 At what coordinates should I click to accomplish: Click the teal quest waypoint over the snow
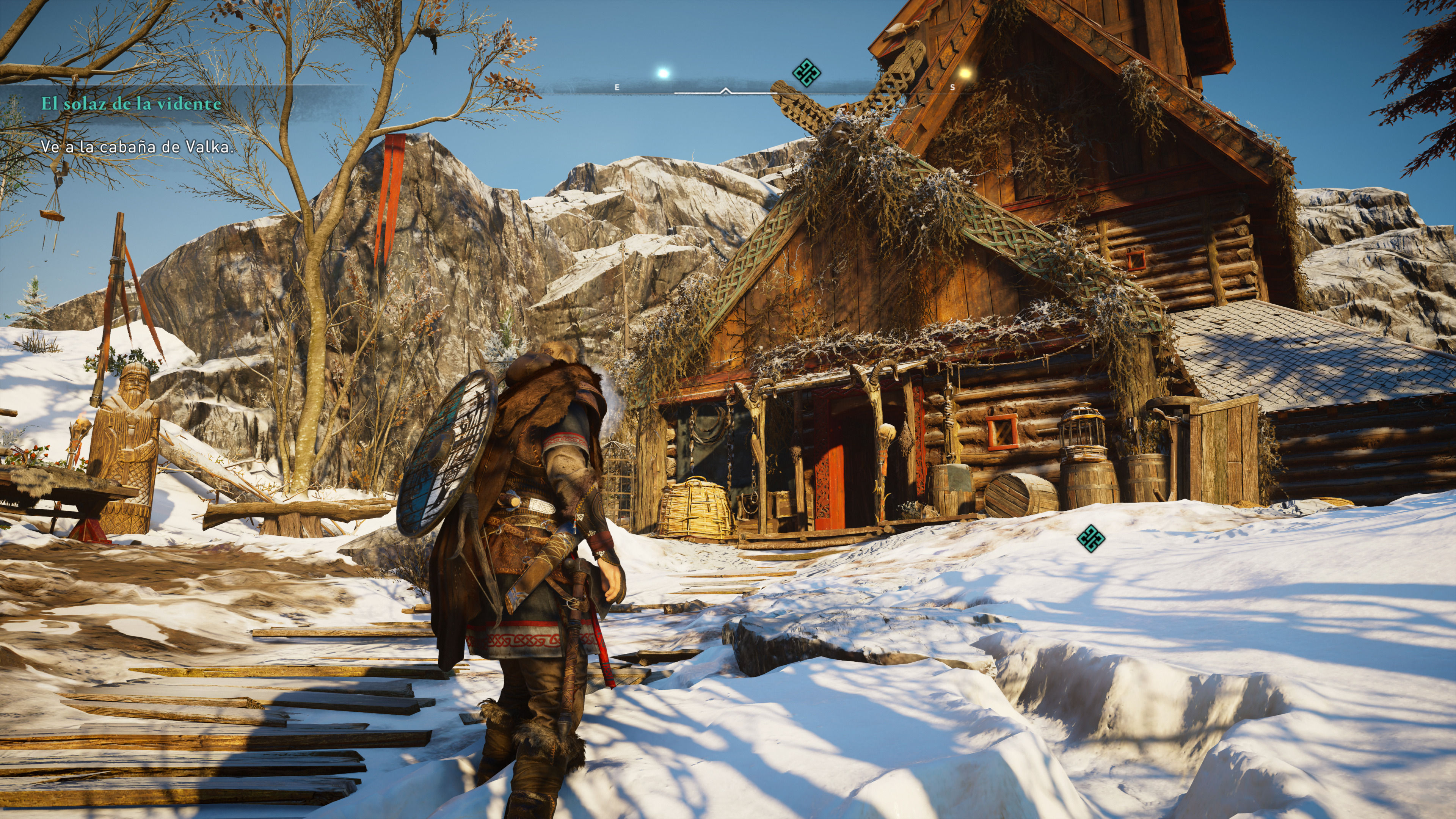(1090, 538)
